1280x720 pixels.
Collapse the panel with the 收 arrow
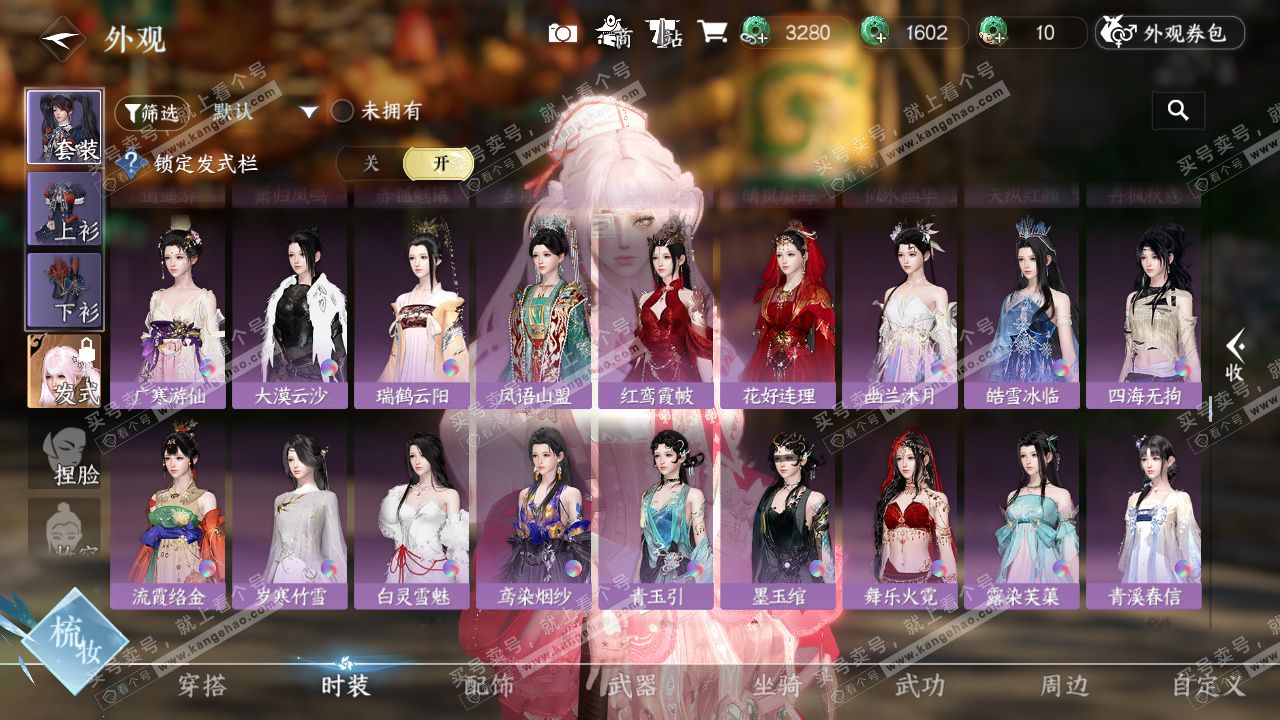(x=1236, y=356)
